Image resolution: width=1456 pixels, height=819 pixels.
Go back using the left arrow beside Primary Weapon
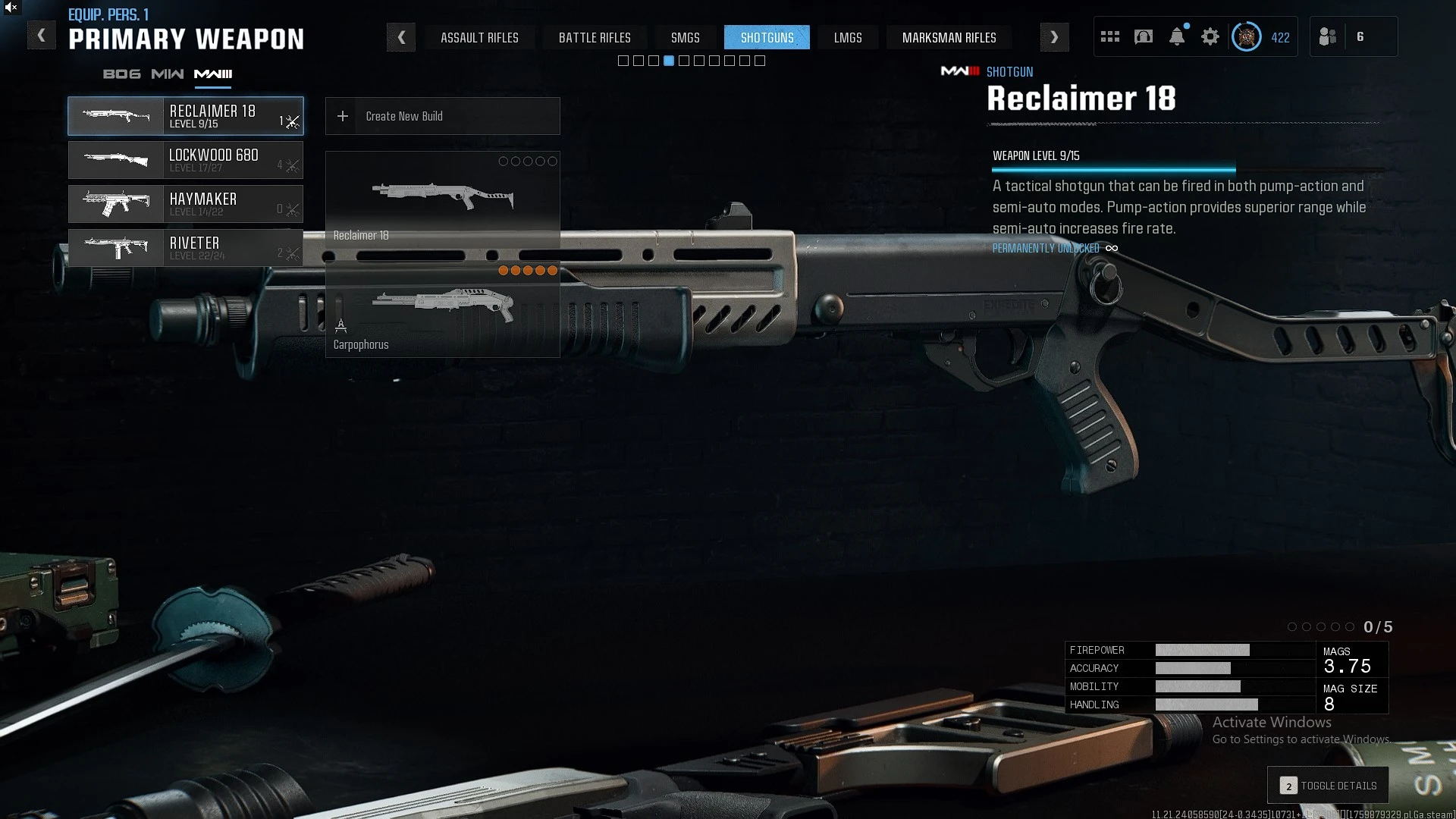[42, 36]
